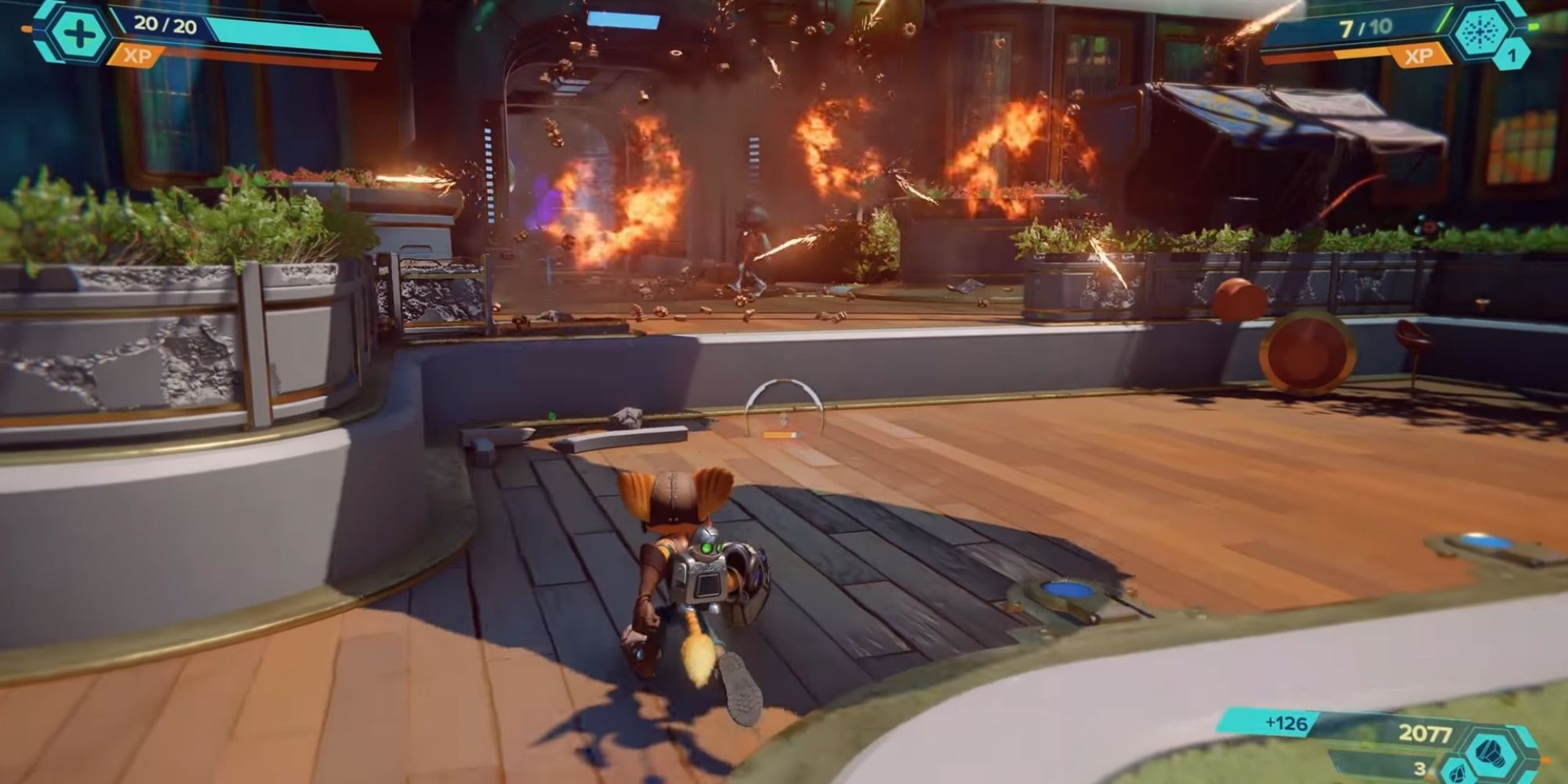Click the "+126" bolt gain popup
This screenshot has height=784, width=1568.
click(1286, 722)
